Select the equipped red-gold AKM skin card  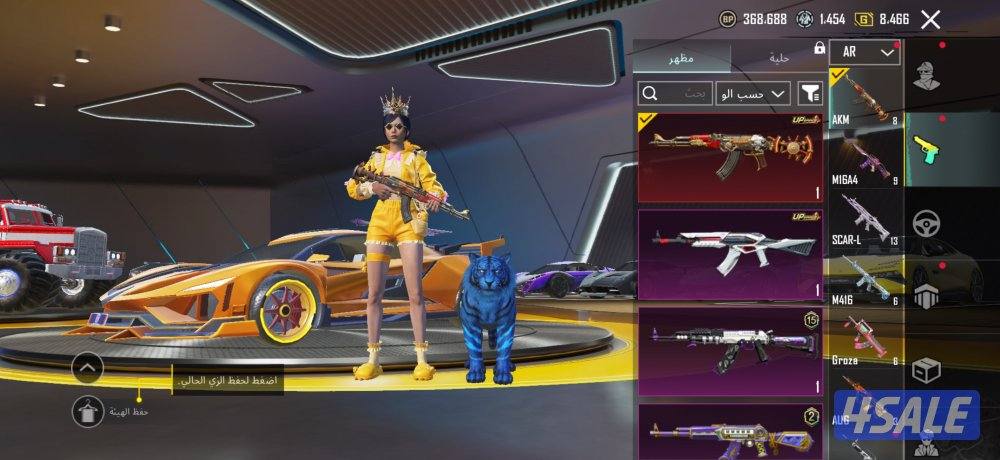[730, 157]
